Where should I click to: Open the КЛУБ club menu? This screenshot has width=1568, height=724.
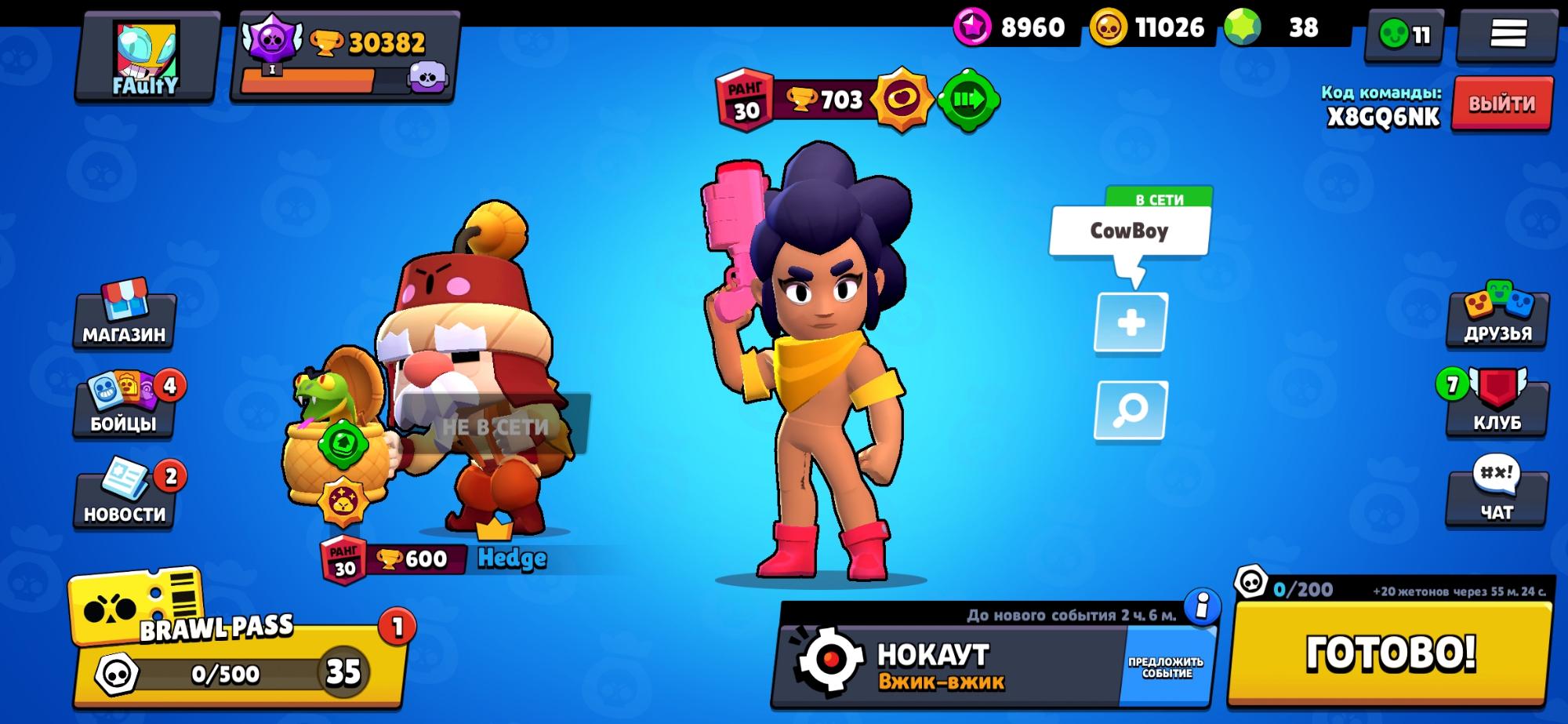[x=1496, y=404]
